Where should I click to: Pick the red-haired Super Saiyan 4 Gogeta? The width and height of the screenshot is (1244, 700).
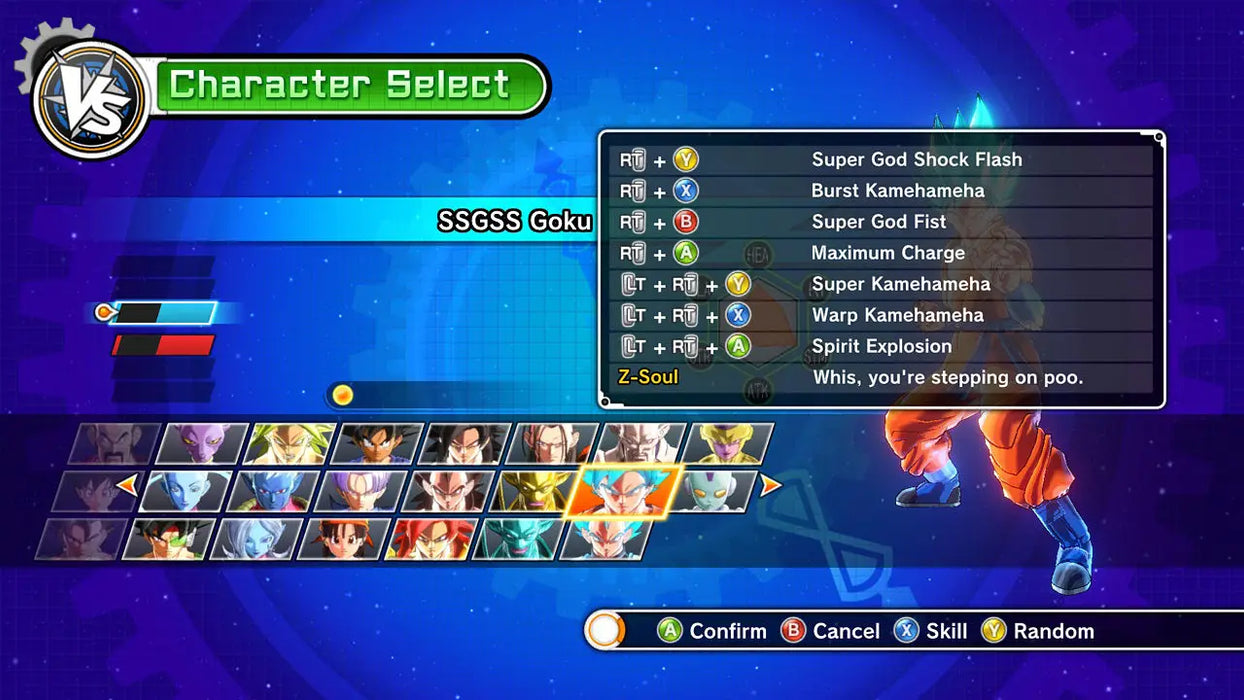tap(428, 539)
